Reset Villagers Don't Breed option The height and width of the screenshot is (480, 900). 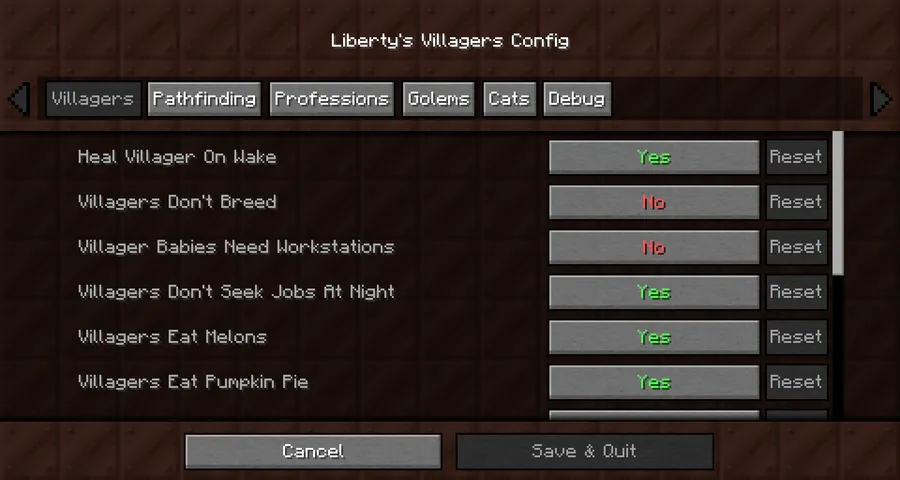point(796,202)
